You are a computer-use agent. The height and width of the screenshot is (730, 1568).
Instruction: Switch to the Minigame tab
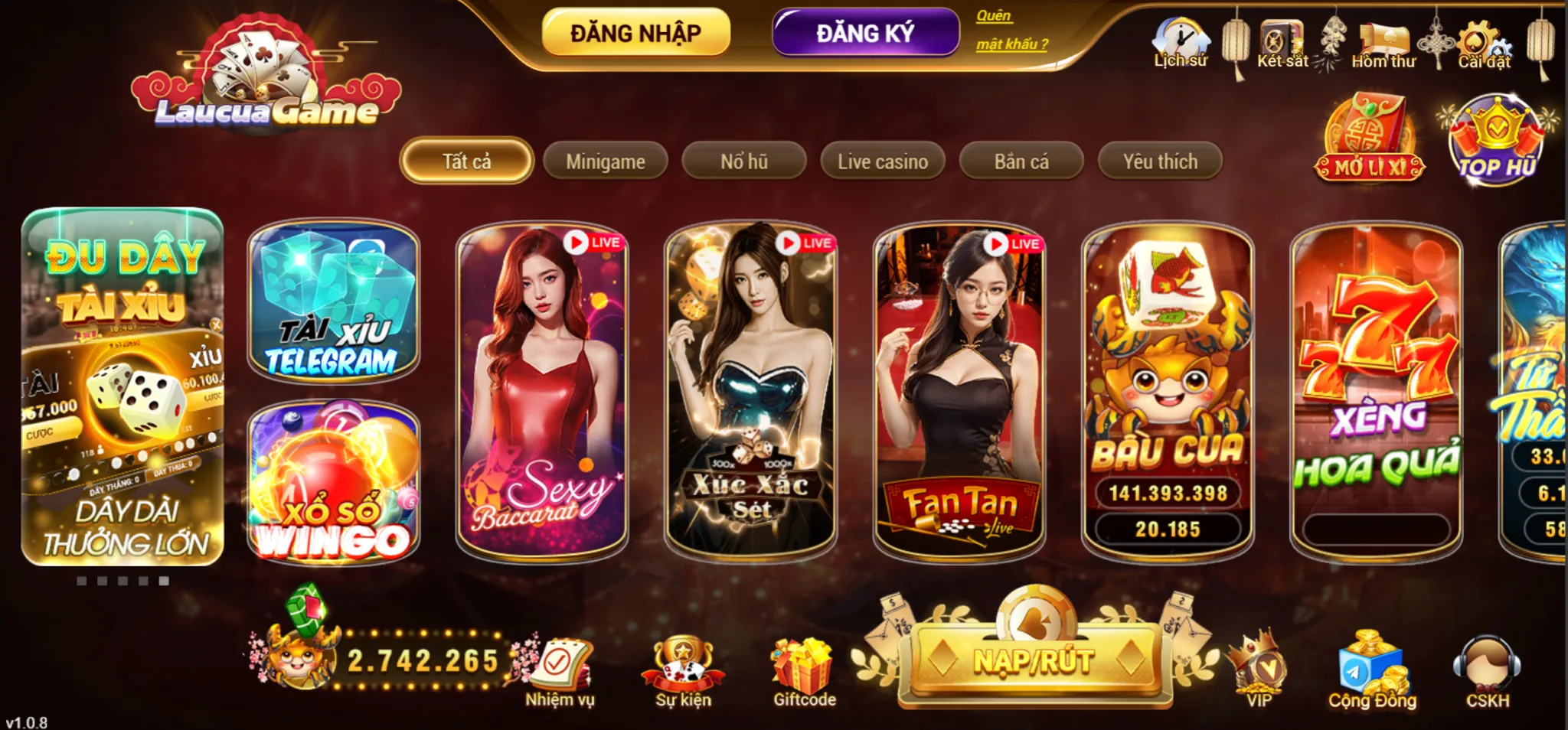coord(605,161)
